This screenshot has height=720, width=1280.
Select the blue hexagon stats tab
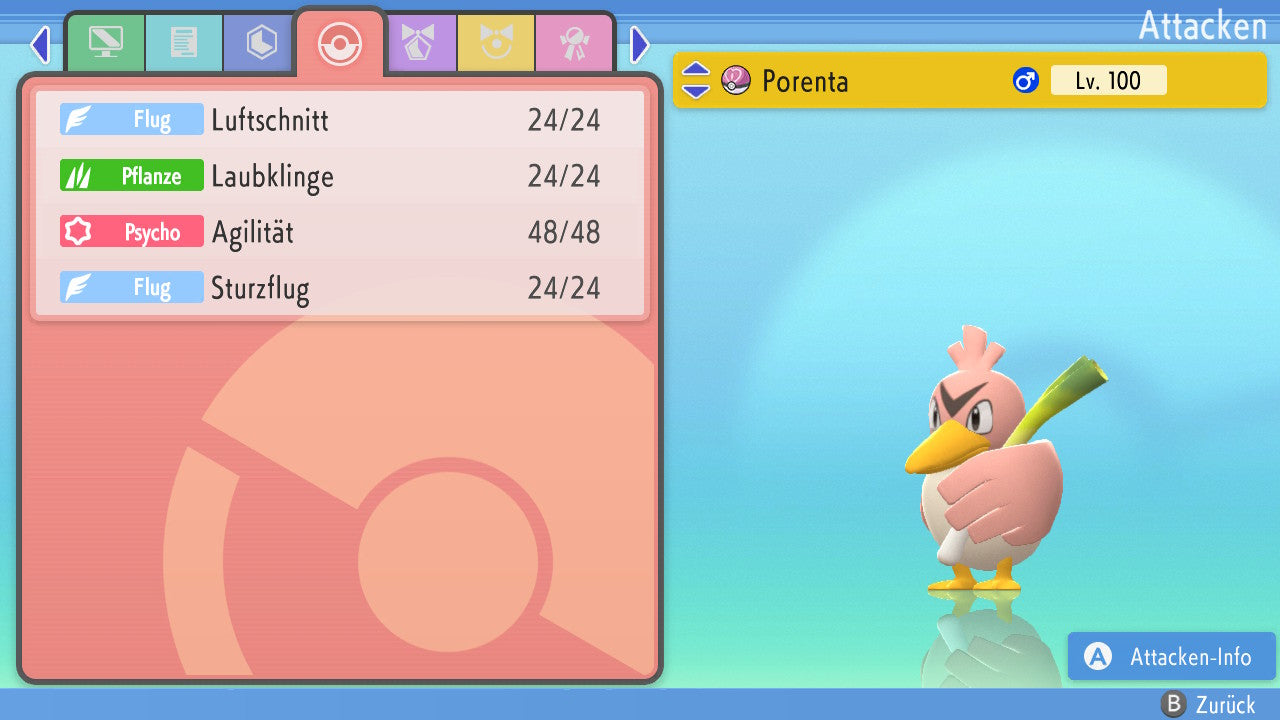click(x=261, y=42)
